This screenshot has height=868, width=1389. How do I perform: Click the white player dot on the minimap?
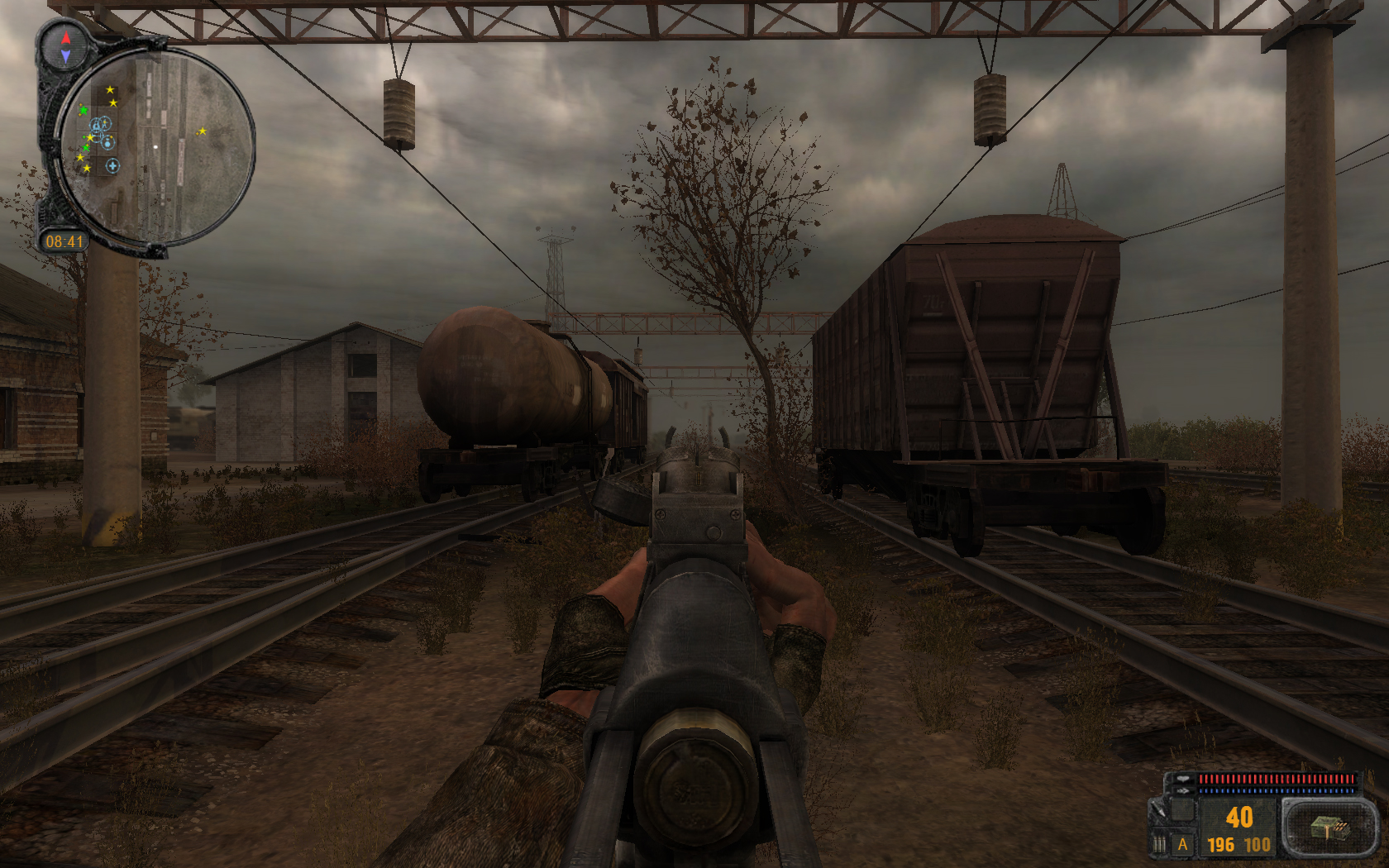(x=155, y=146)
